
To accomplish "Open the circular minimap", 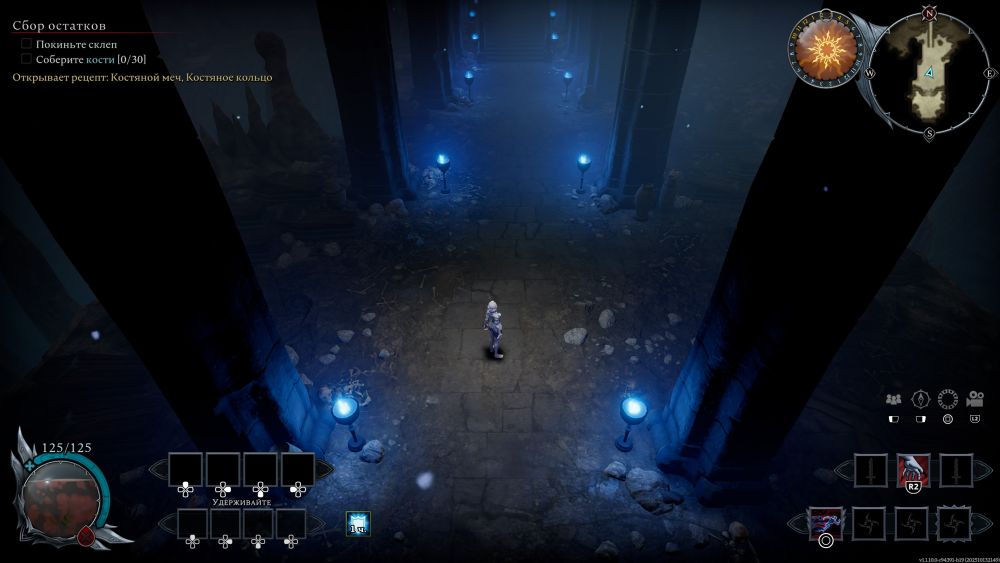I will [929, 73].
